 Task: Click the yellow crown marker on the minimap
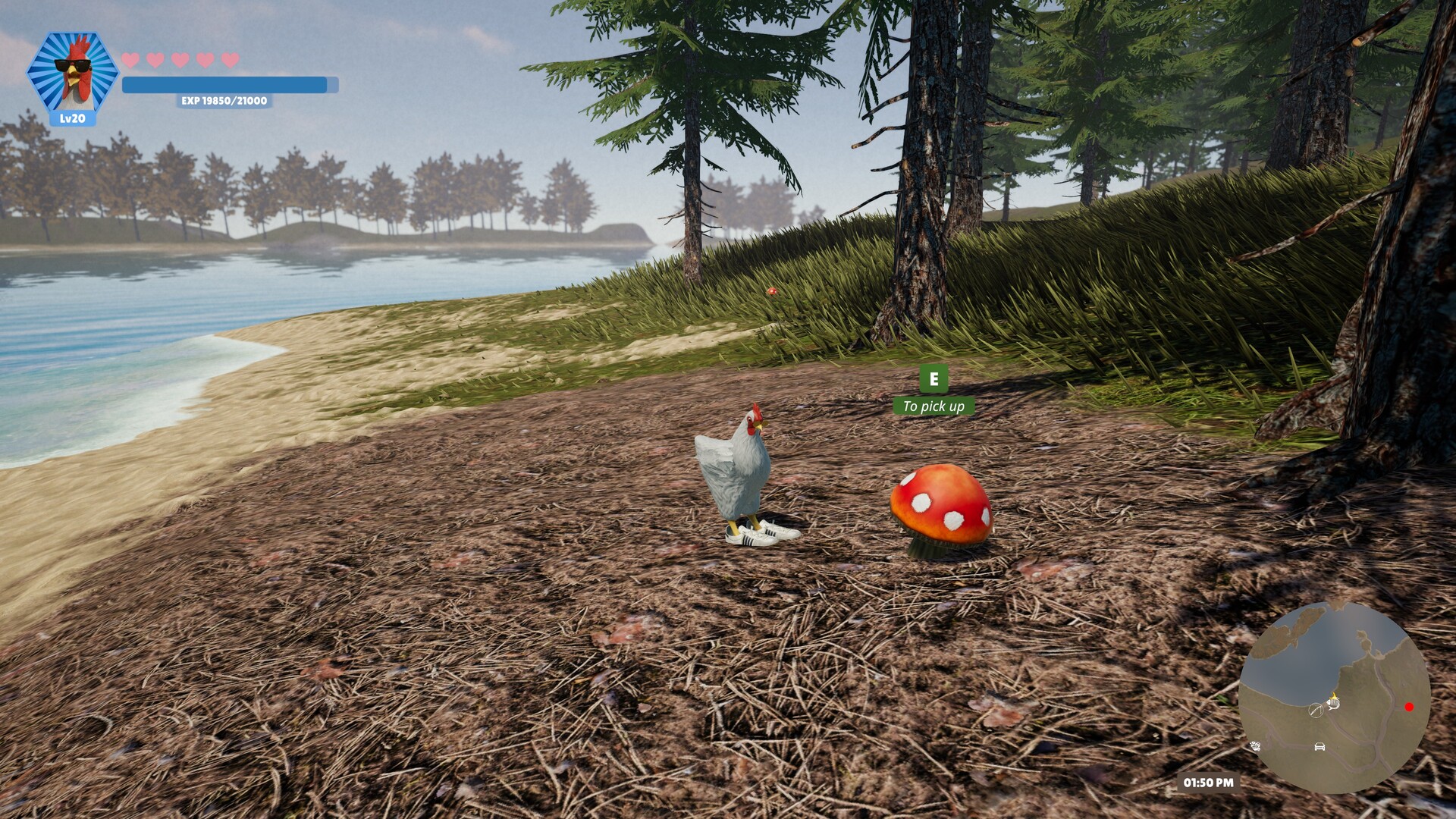click(1334, 697)
